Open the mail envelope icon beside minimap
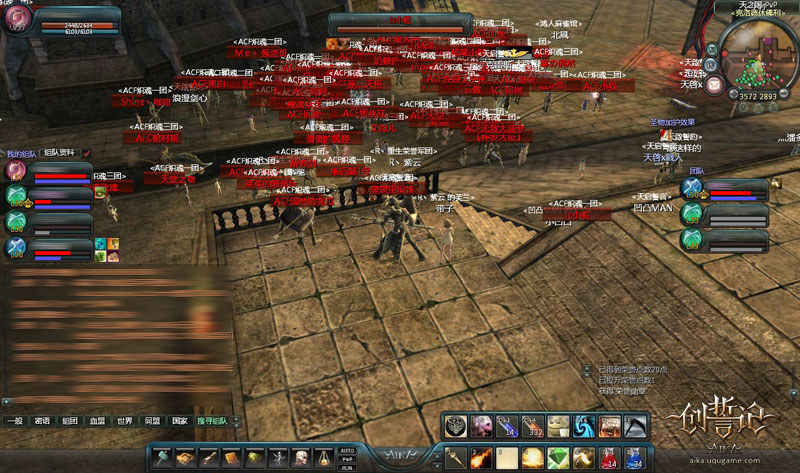The image size is (800, 473). (715, 84)
